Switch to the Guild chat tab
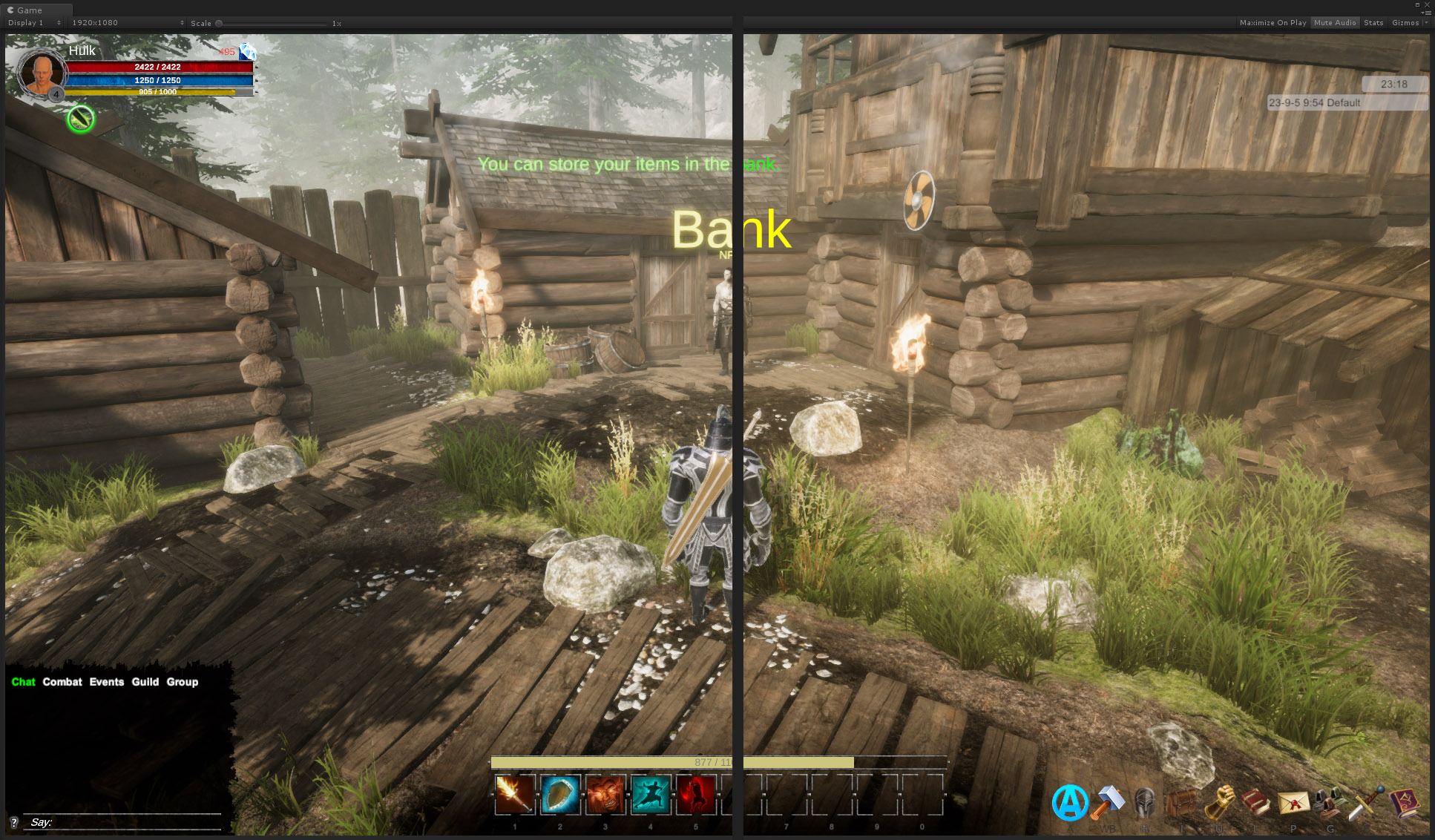The image size is (1435, 840). [x=145, y=682]
